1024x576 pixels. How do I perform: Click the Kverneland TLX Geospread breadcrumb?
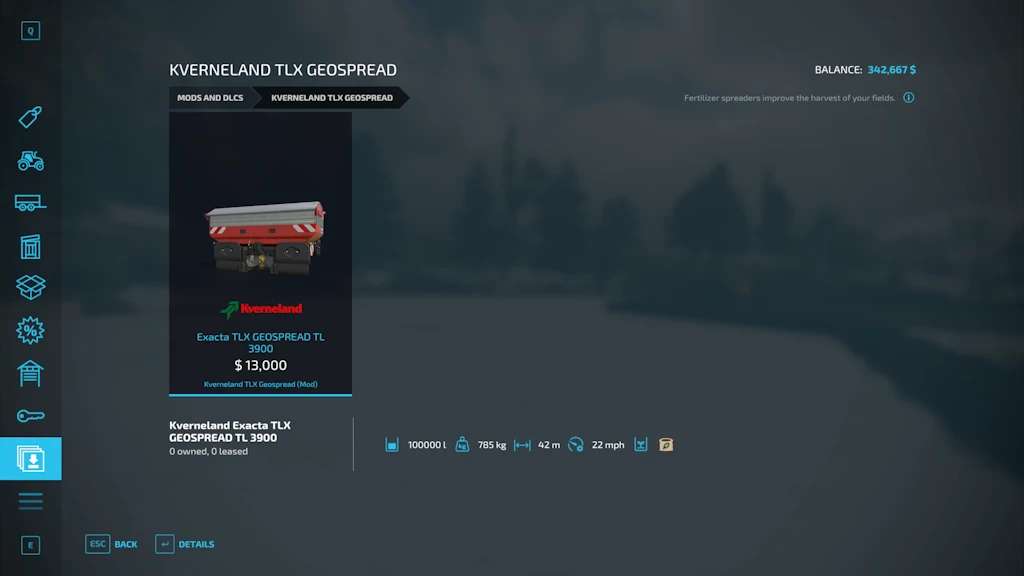[x=332, y=98]
